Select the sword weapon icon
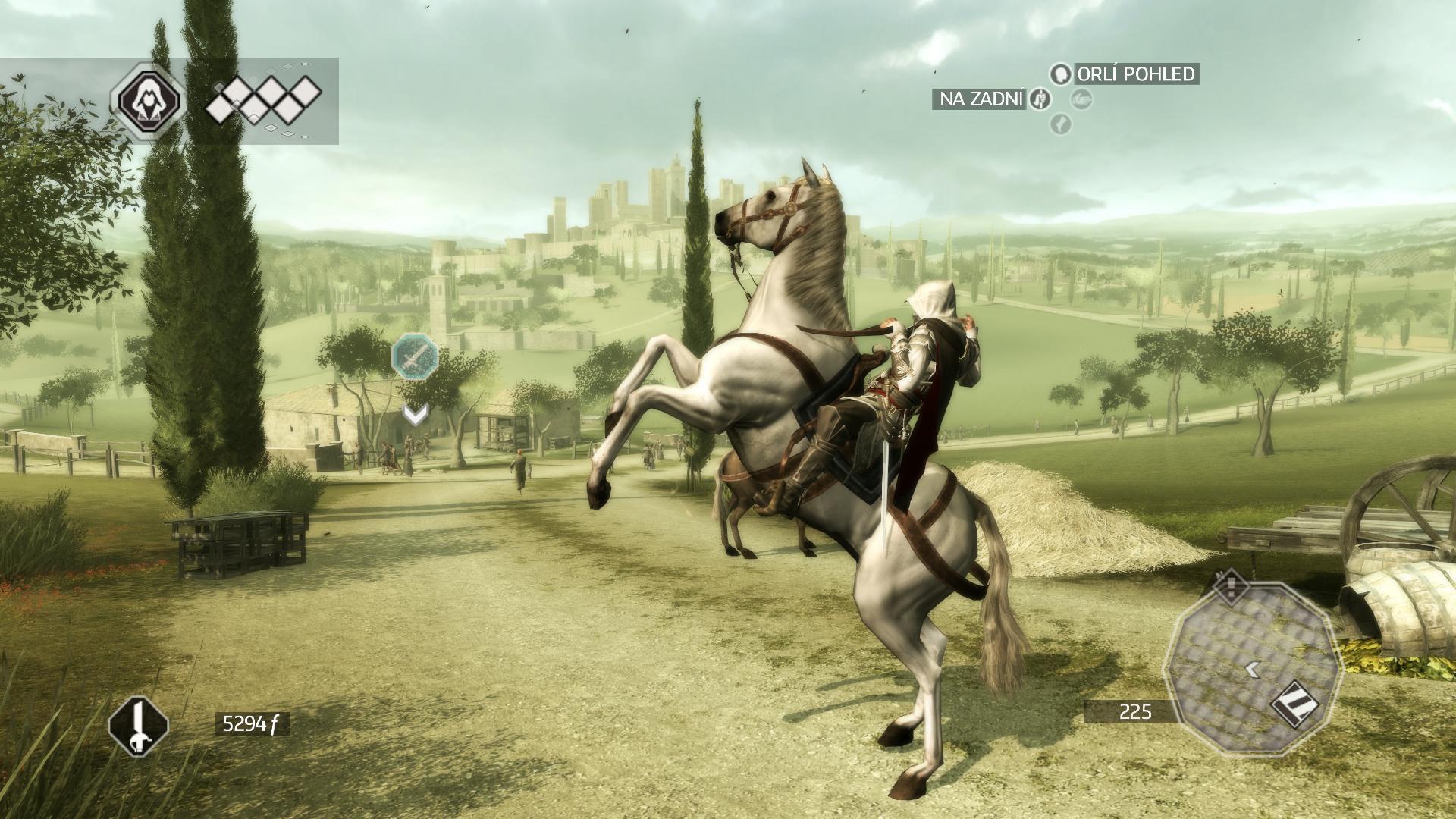 [x=138, y=724]
